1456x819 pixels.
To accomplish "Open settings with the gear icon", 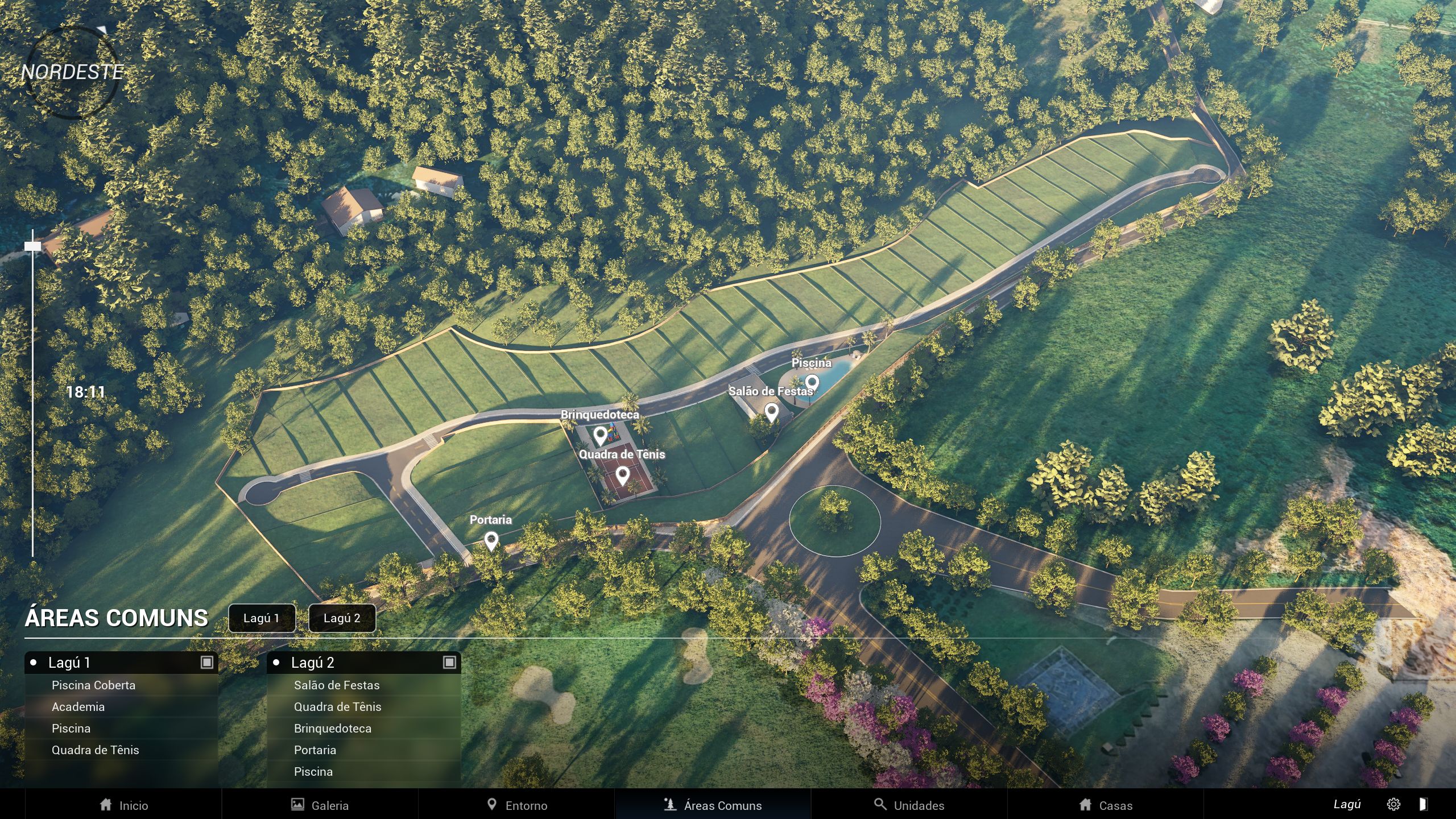I will coord(1393,804).
